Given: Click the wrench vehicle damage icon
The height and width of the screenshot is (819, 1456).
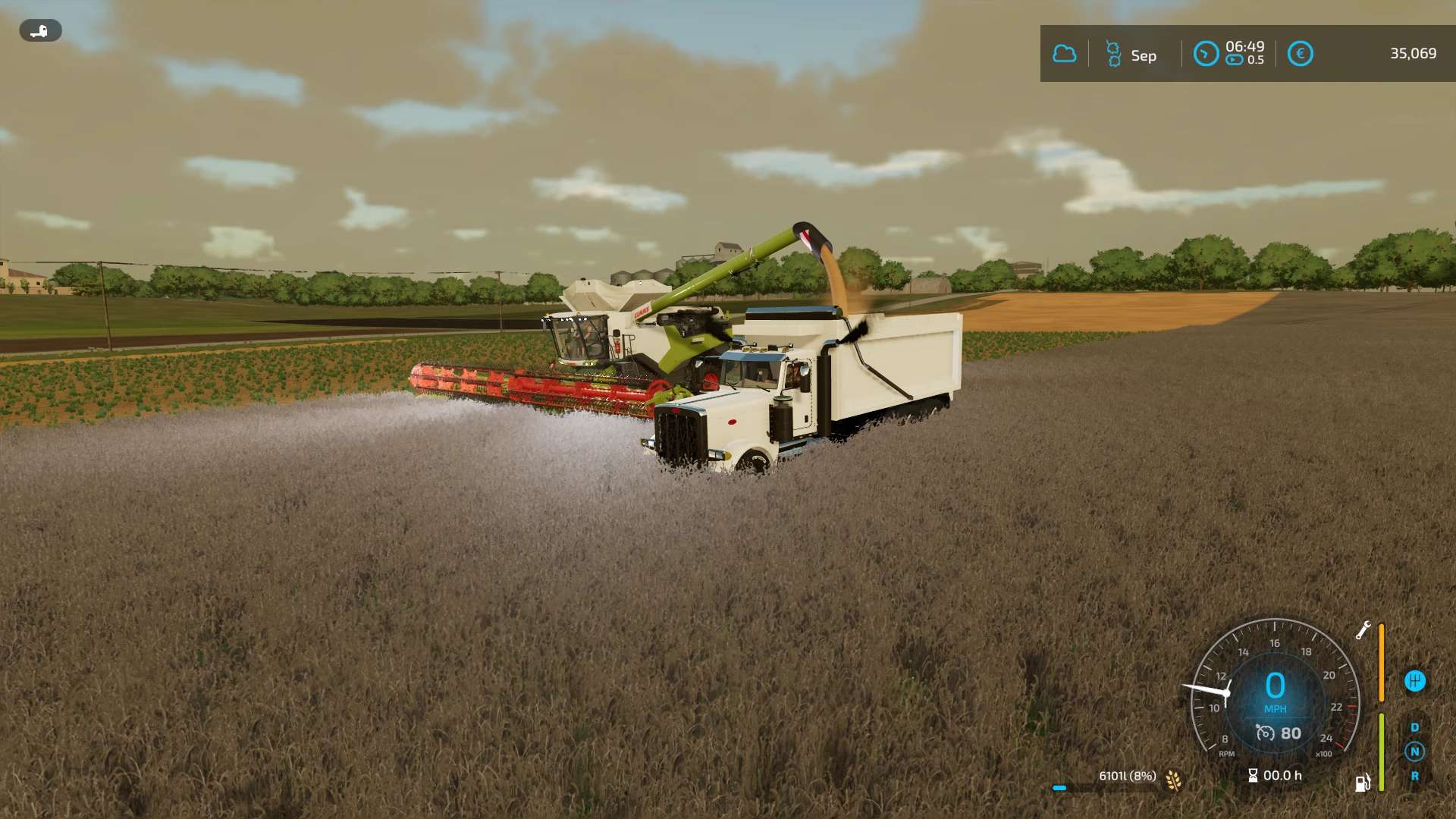Looking at the screenshot, I should click(x=1363, y=630).
